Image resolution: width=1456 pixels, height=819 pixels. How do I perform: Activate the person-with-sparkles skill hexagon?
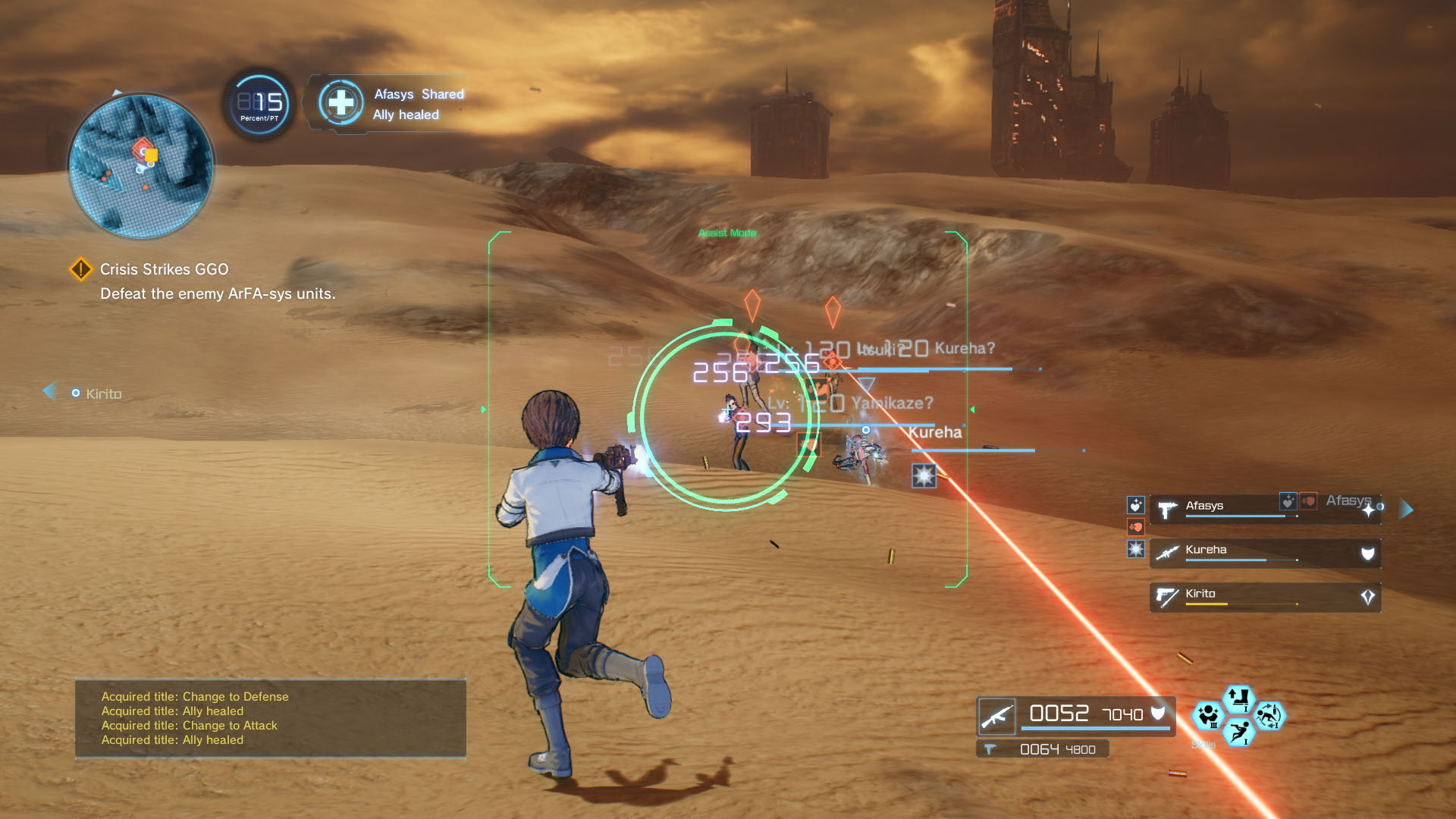coord(1207,715)
